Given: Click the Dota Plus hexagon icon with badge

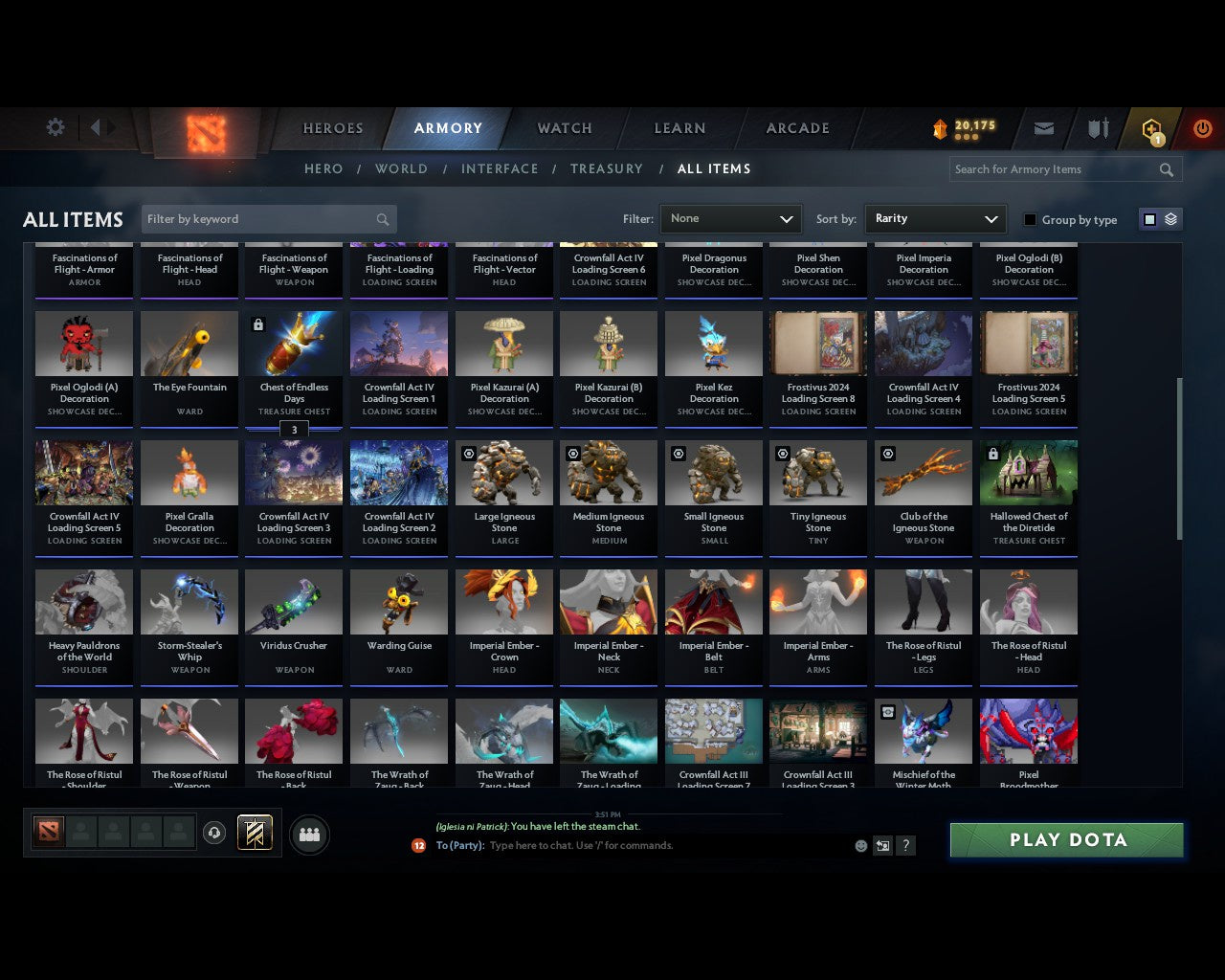Looking at the screenshot, I should tap(1151, 127).
